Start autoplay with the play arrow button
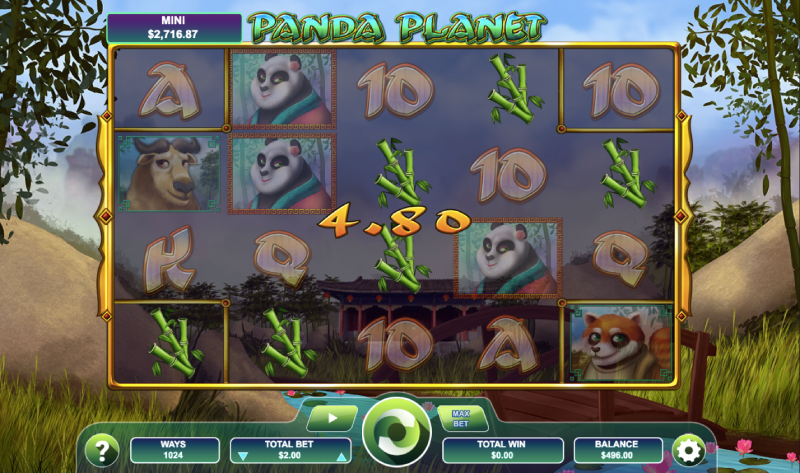The image size is (800, 473). 331,417
